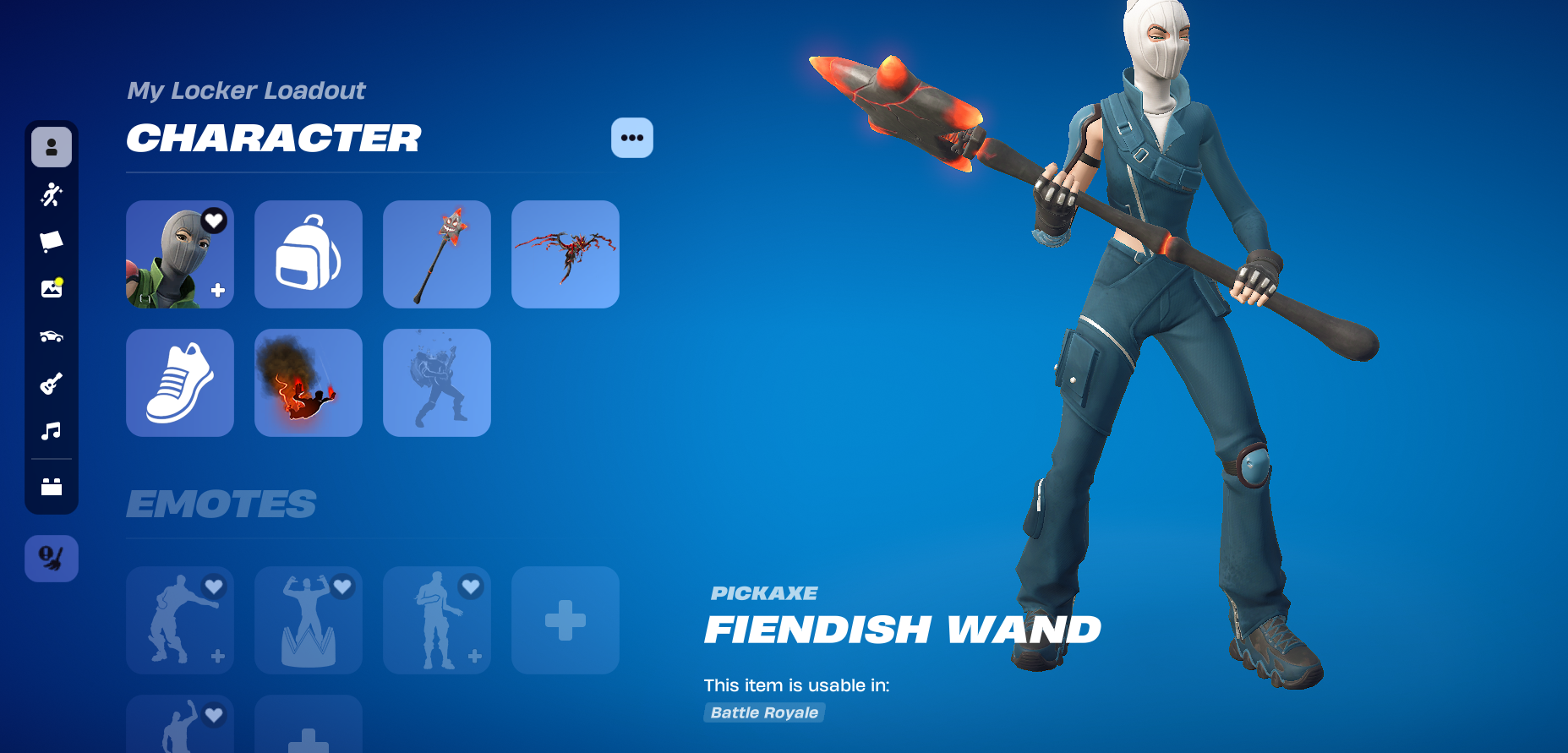Screen dimensions: 1568x753
Task: Select the sneaker kicks slot
Action: (x=179, y=383)
